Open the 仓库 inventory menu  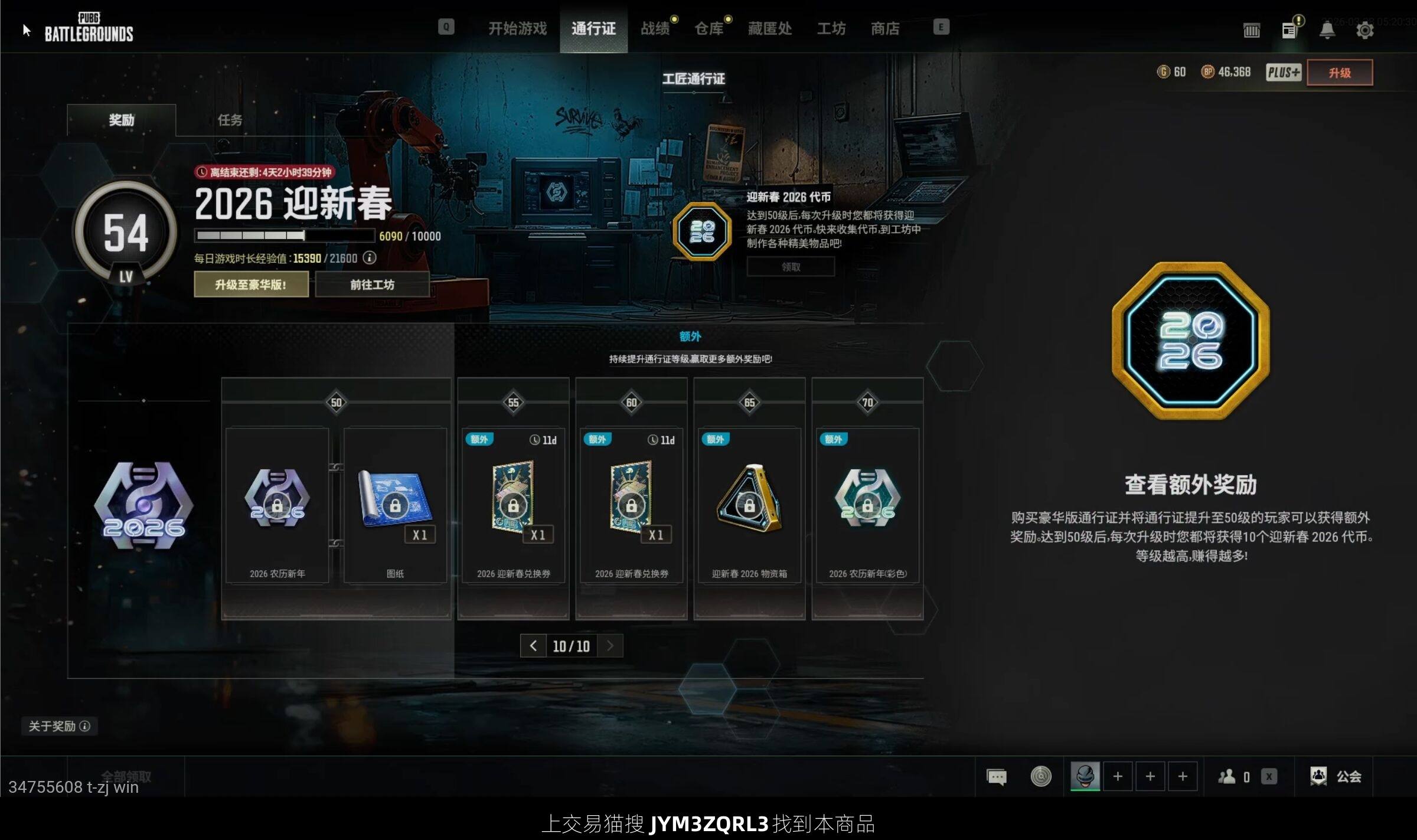click(x=708, y=28)
